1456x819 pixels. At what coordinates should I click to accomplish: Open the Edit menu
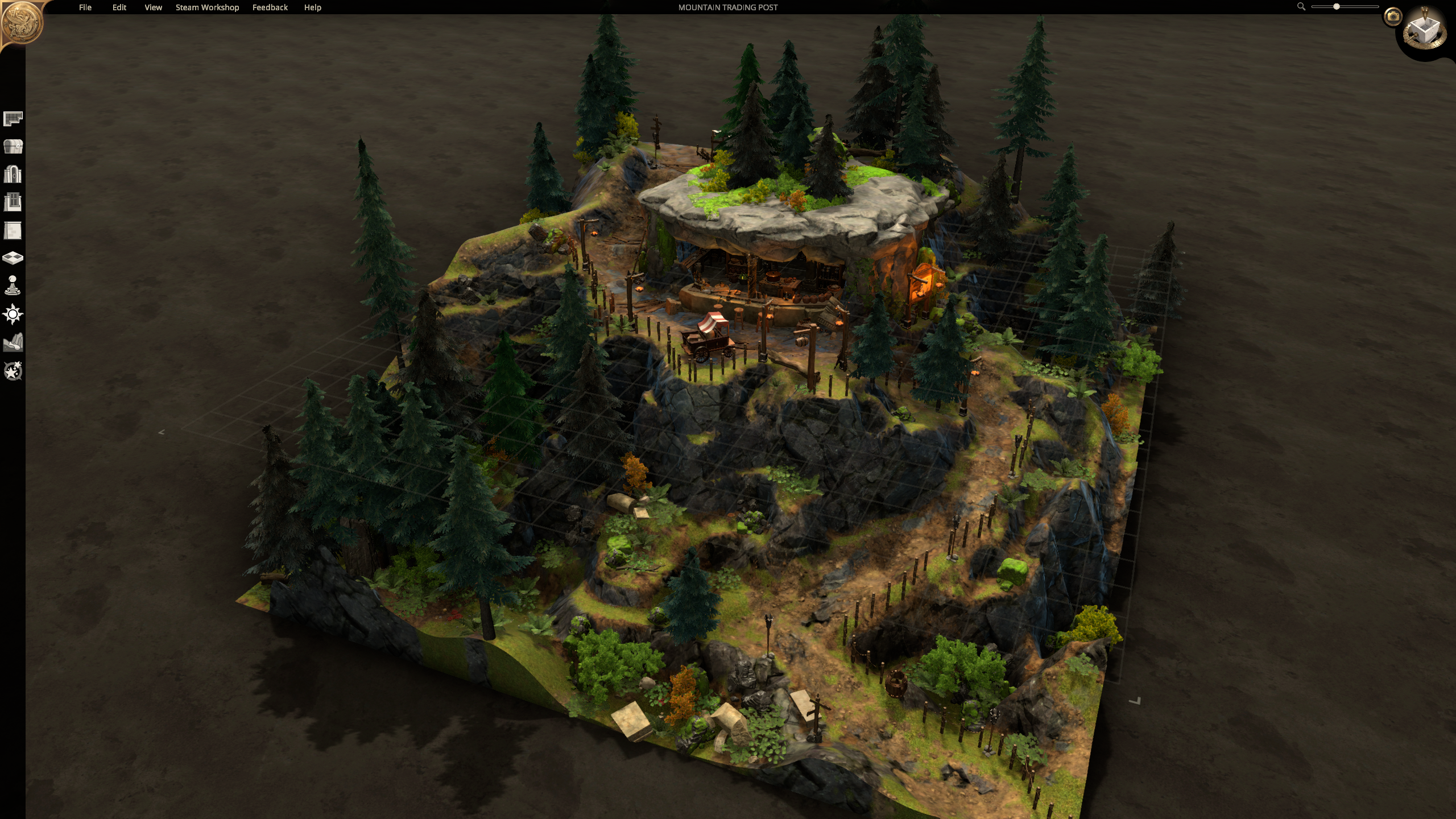pyautogui.click(x=119, y=7)
